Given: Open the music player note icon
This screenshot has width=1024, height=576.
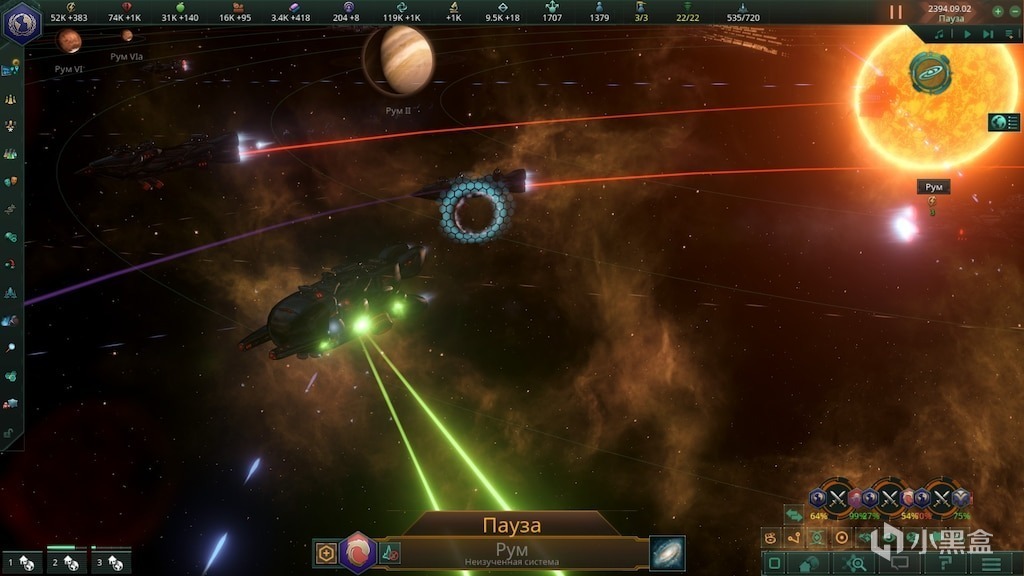Looking at the screenshot, I should click(940, 34).
